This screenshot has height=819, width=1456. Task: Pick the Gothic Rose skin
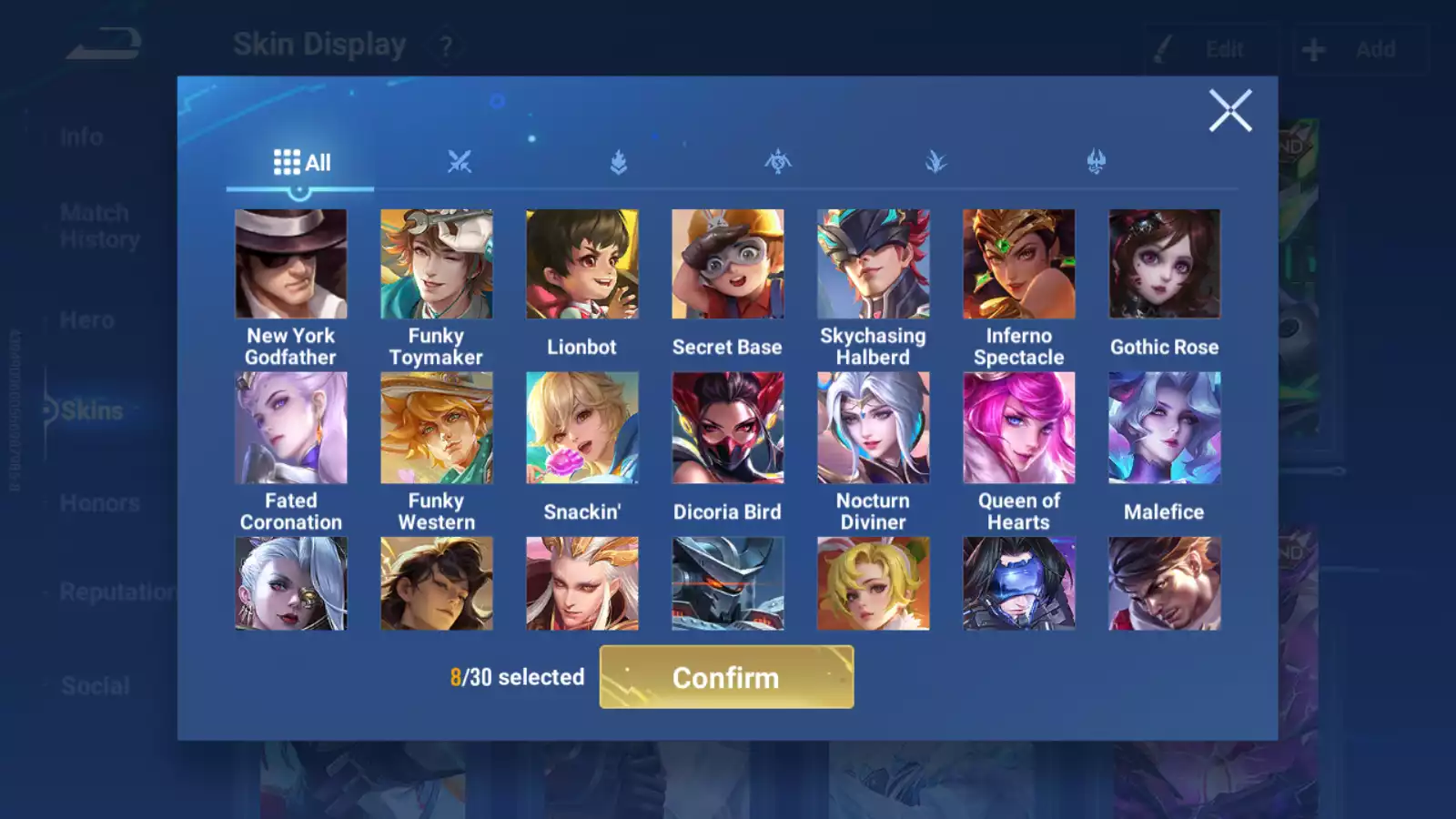(x=1165, y=264)
